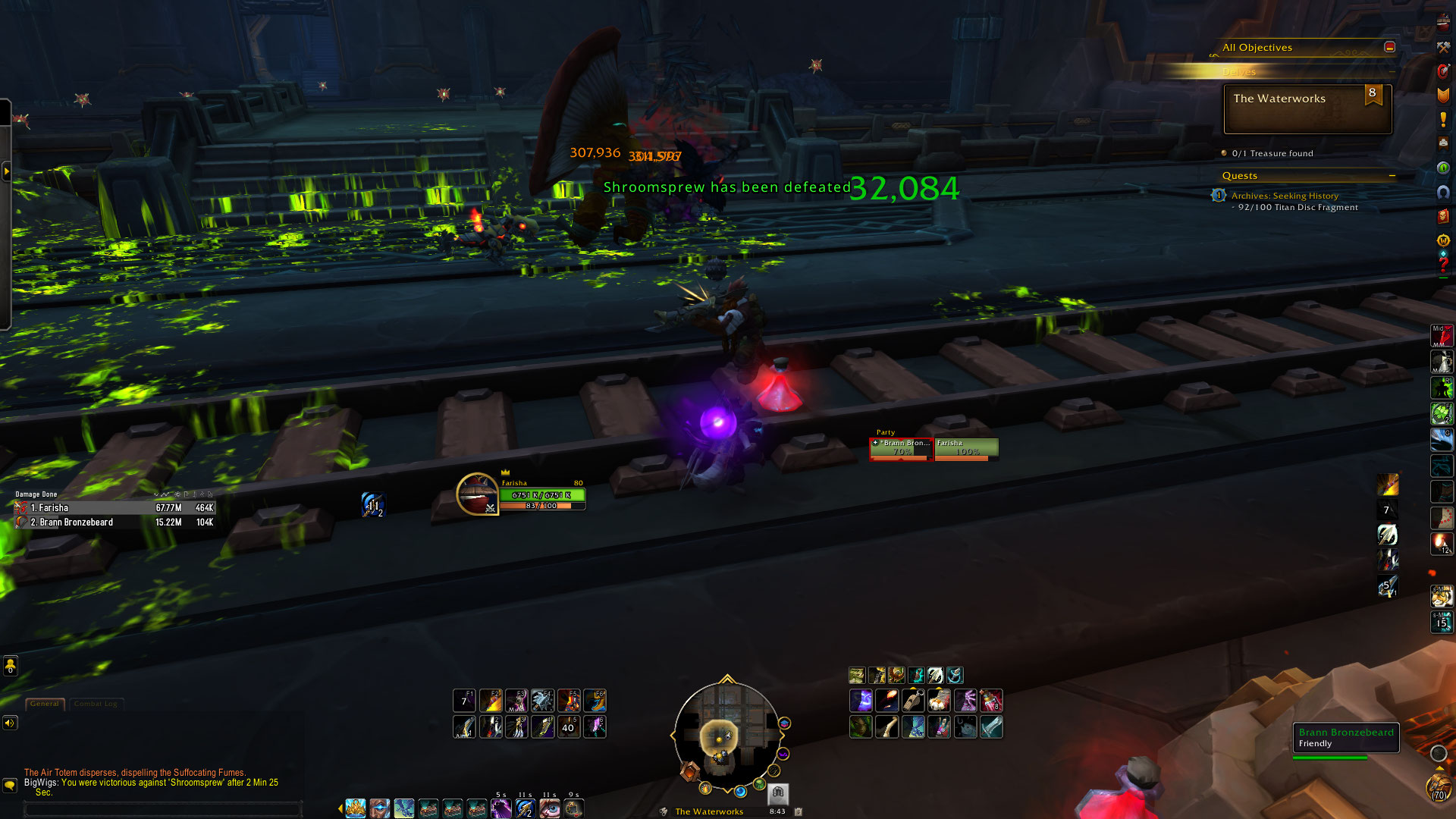Image resolution: width=1456 pixels, height=819 pixels.
Task: Click the eye buff icon on buff bar
Action: (550, 808)
